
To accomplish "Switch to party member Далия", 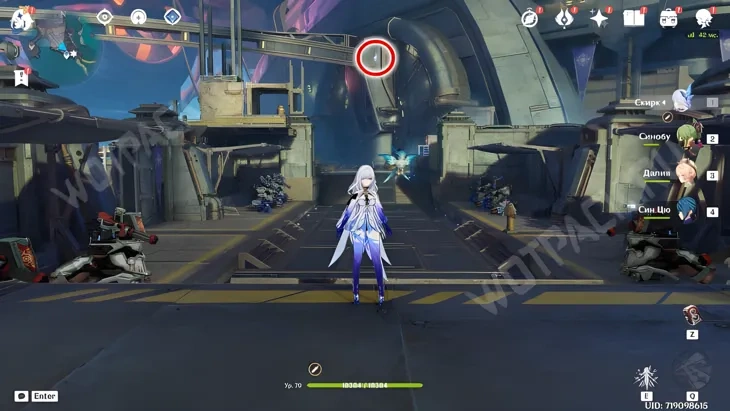I will (685, 174).
